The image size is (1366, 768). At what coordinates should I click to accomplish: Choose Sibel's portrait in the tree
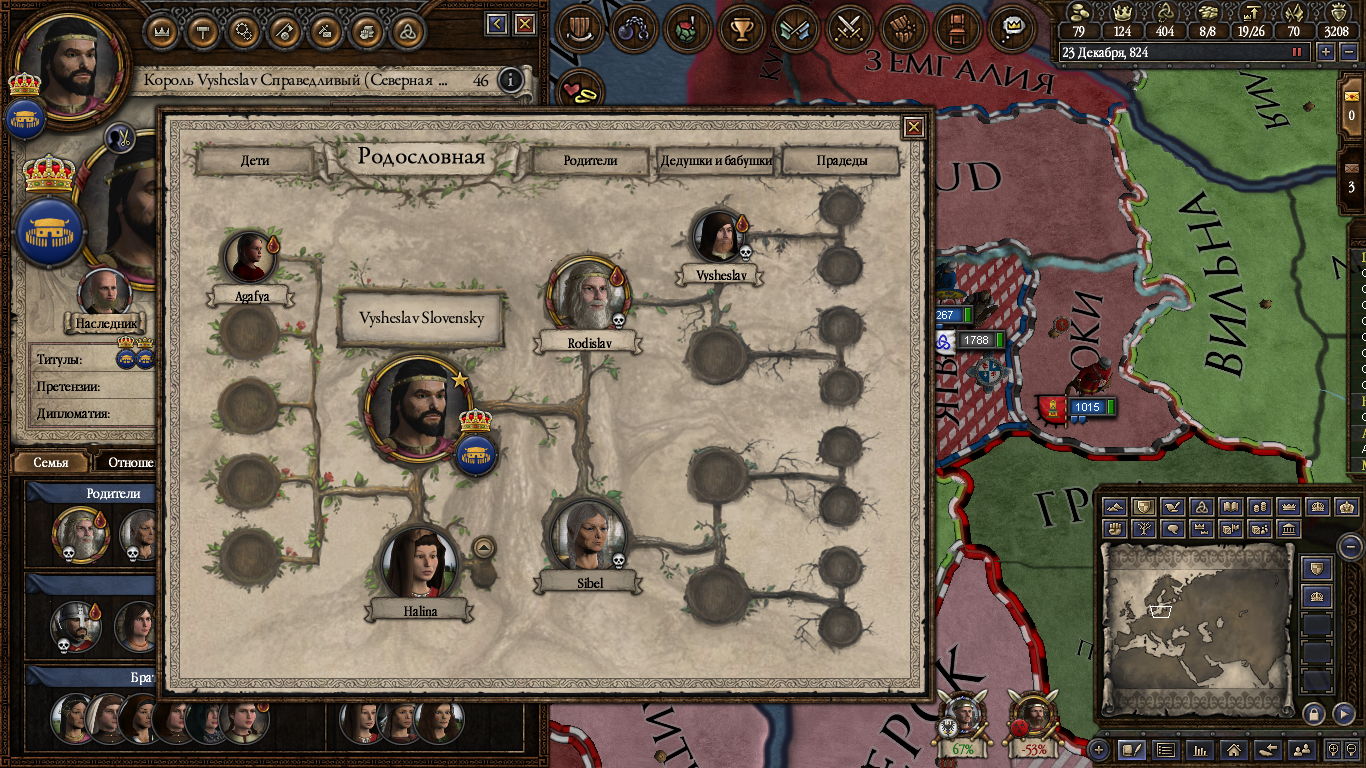(588, 537)
